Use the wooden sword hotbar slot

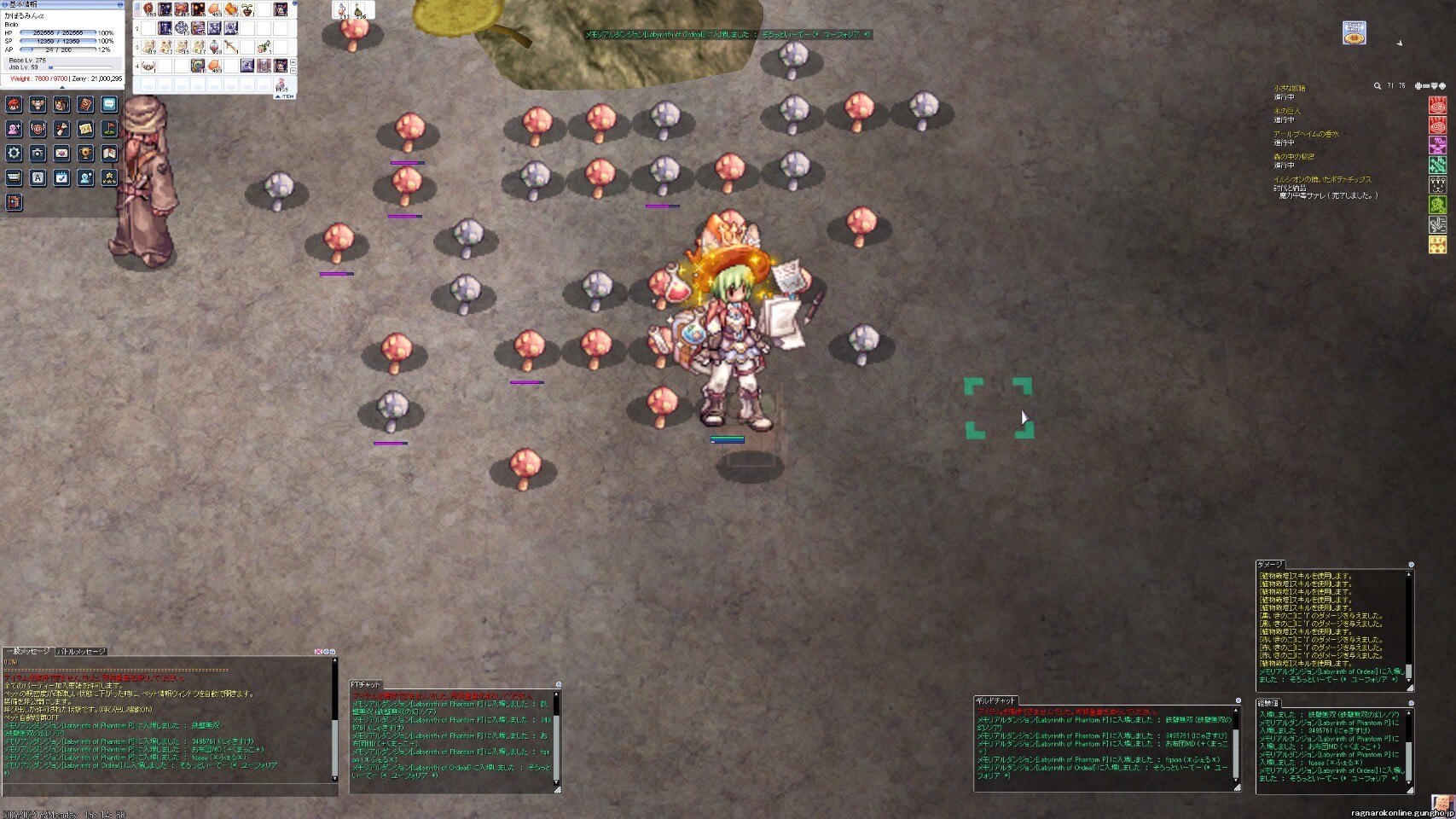click(x=230, y=48)
